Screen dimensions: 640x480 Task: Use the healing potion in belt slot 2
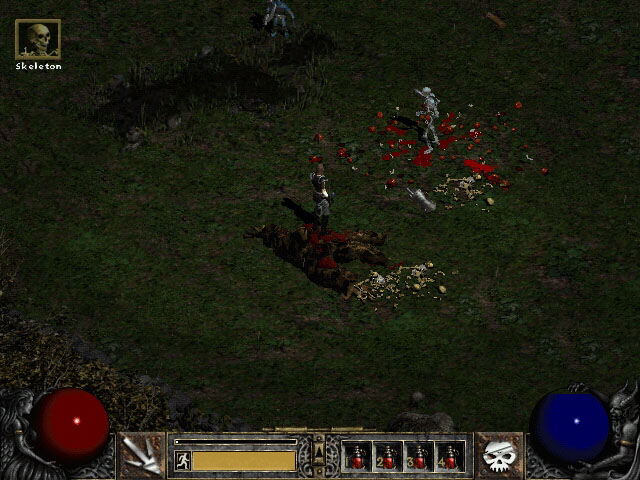coord(388,457)
